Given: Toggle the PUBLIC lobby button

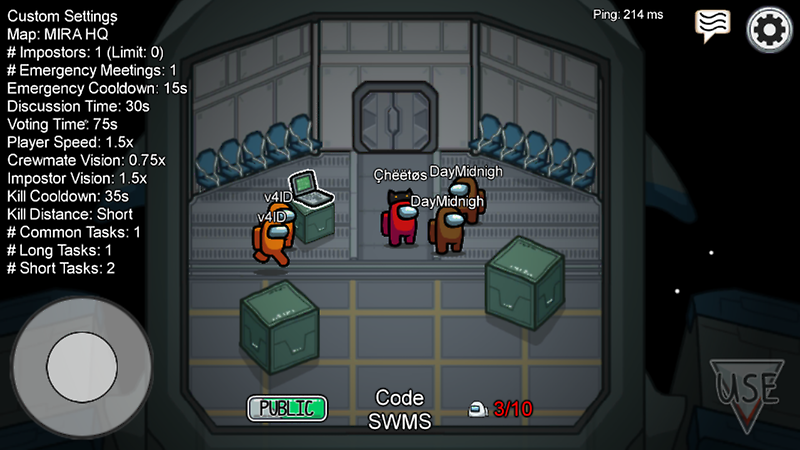Looking at the screenshot, I should [287, 408].
